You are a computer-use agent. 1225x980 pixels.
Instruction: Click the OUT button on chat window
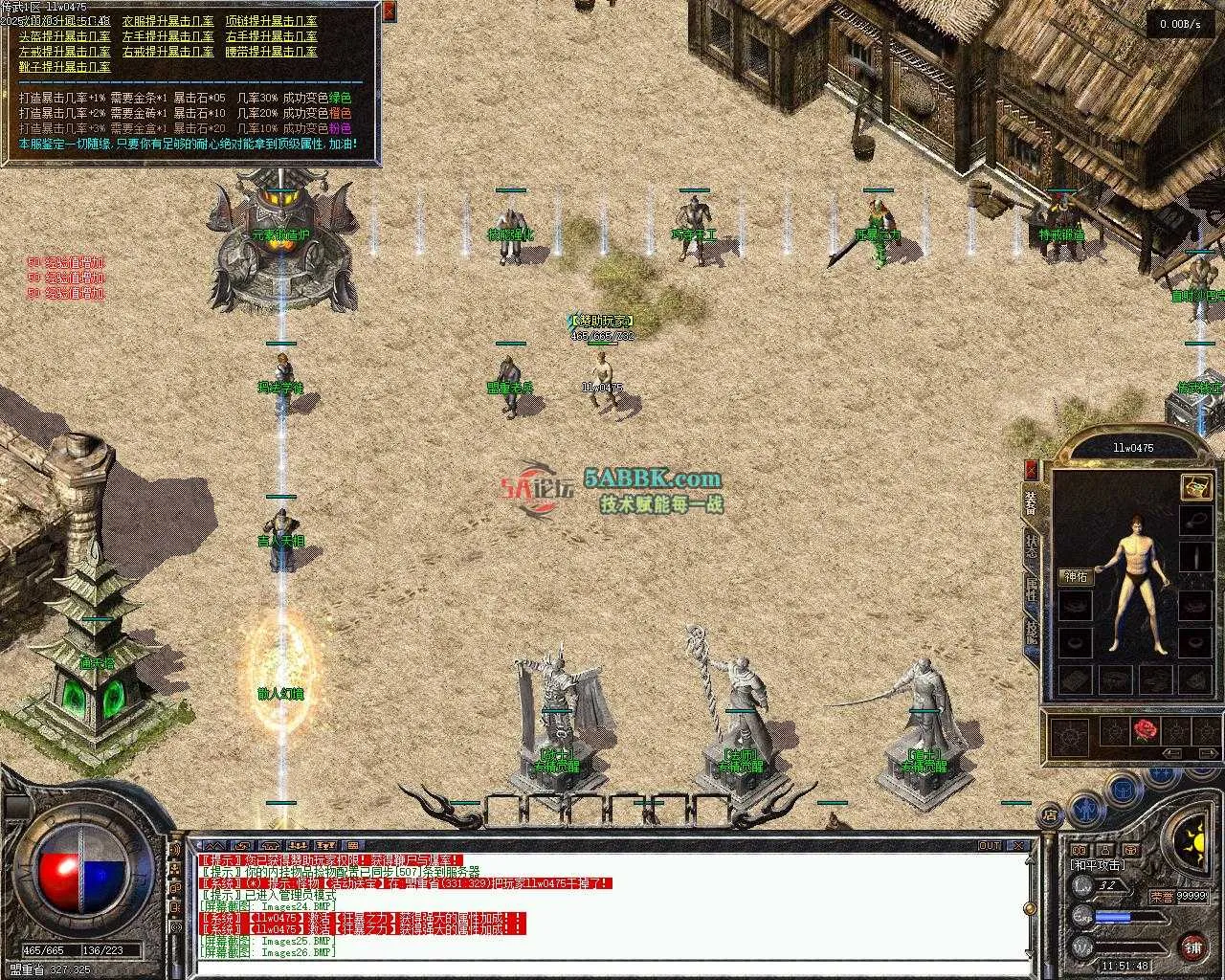tap(990, 846)
